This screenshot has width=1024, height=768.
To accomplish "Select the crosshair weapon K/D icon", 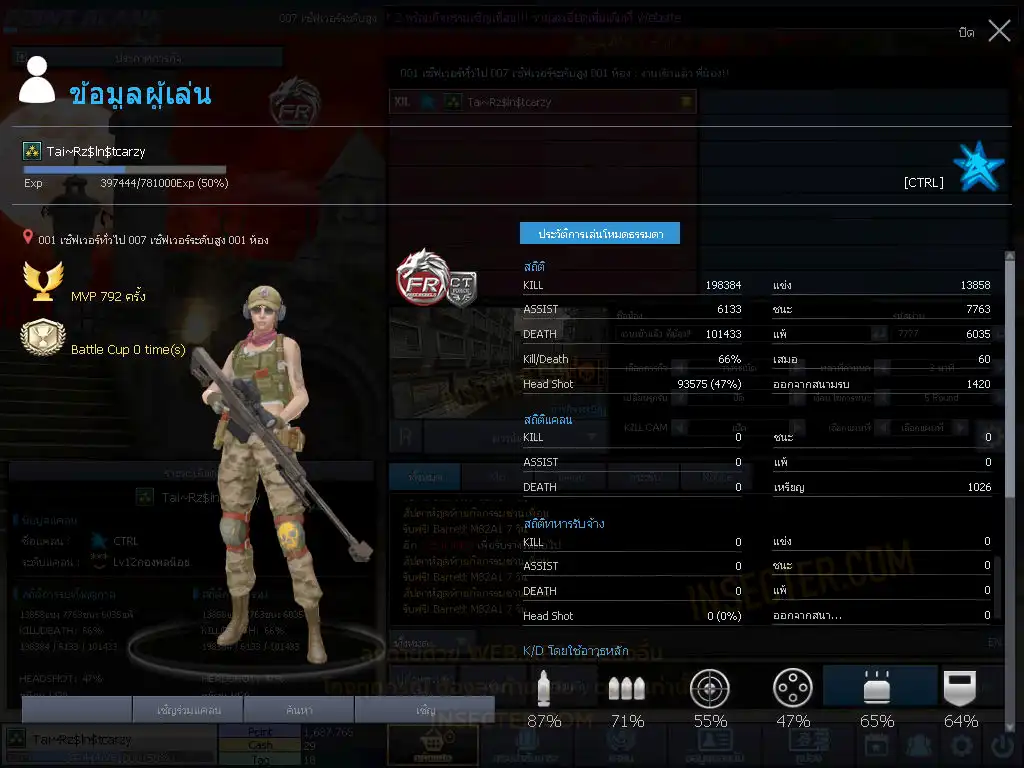I will (710, 689).
